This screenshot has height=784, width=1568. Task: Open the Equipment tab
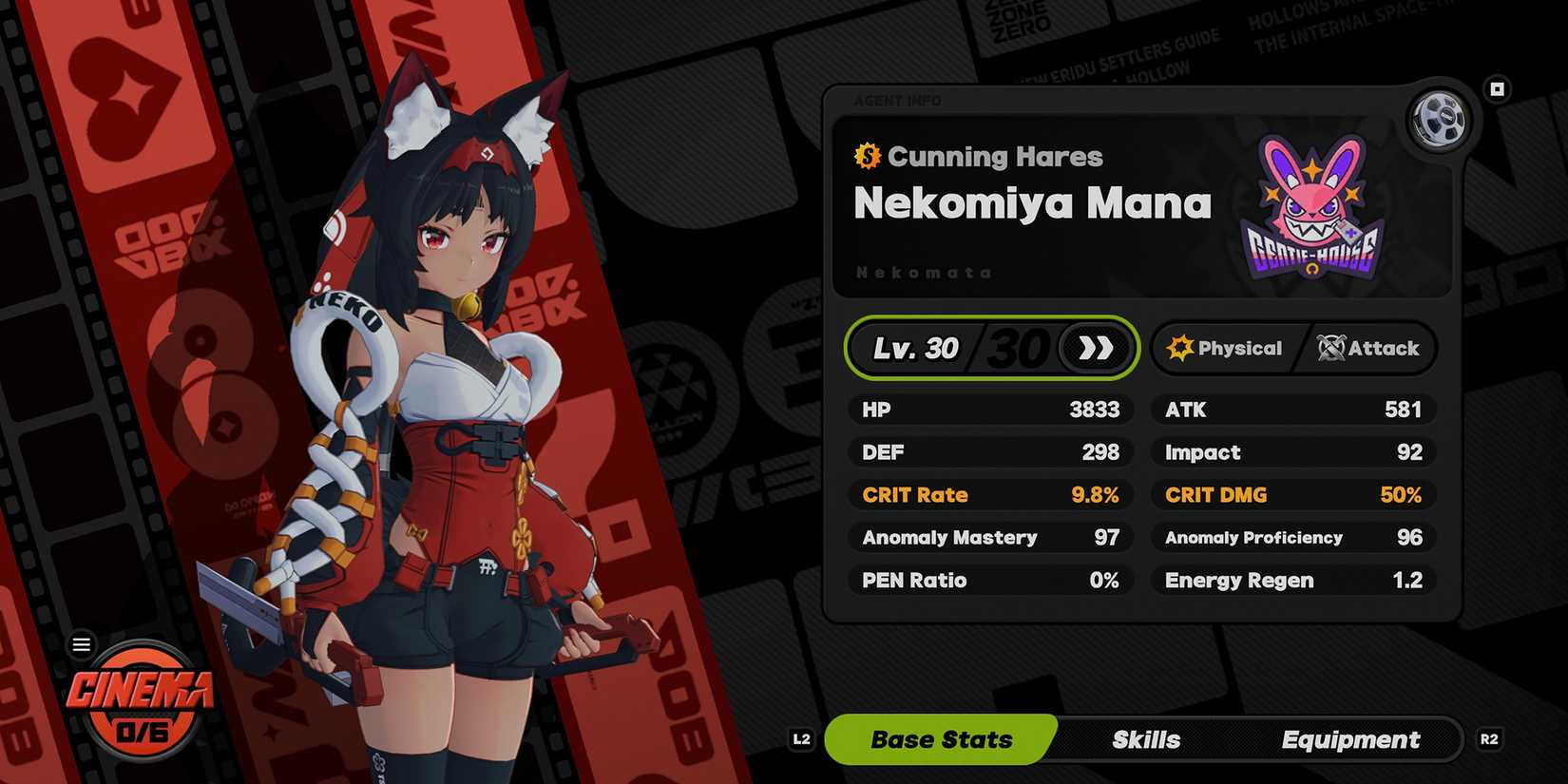(1350, 739)
